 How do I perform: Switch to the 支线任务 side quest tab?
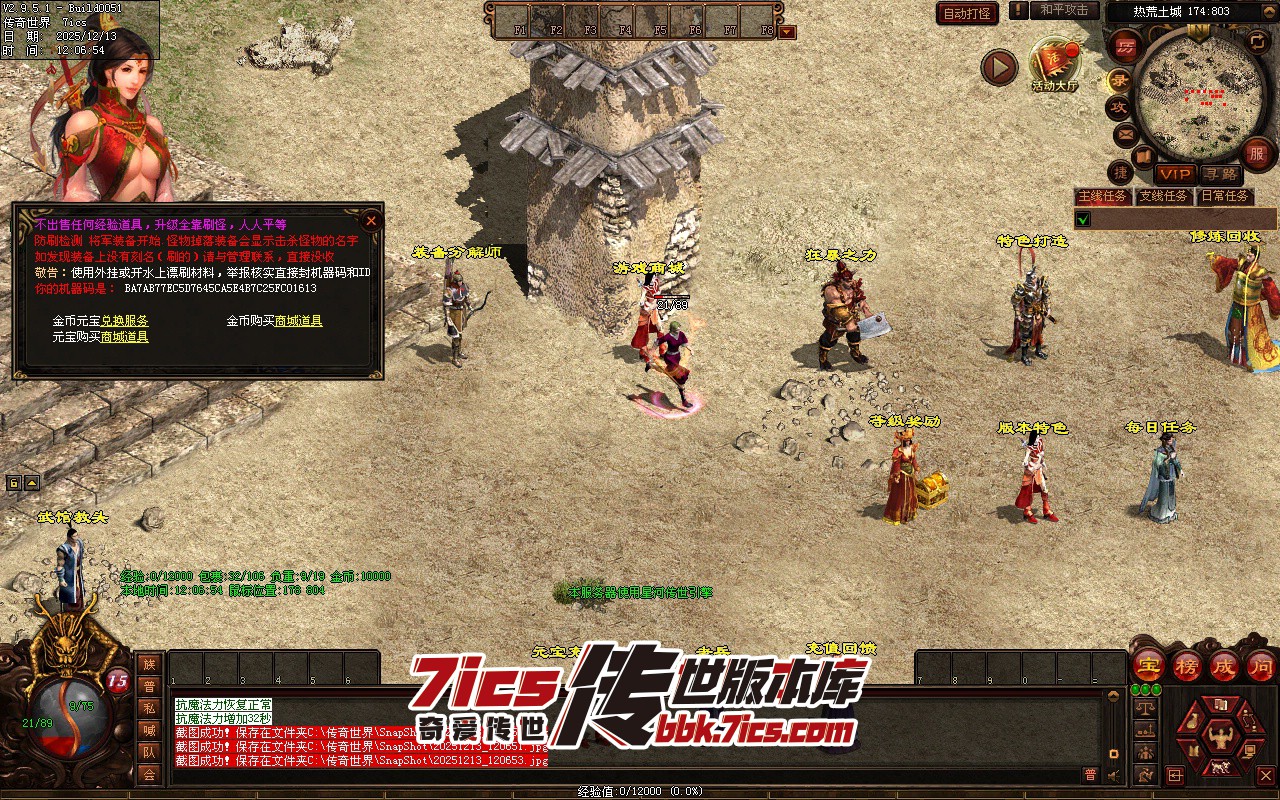pos(1164,196)
